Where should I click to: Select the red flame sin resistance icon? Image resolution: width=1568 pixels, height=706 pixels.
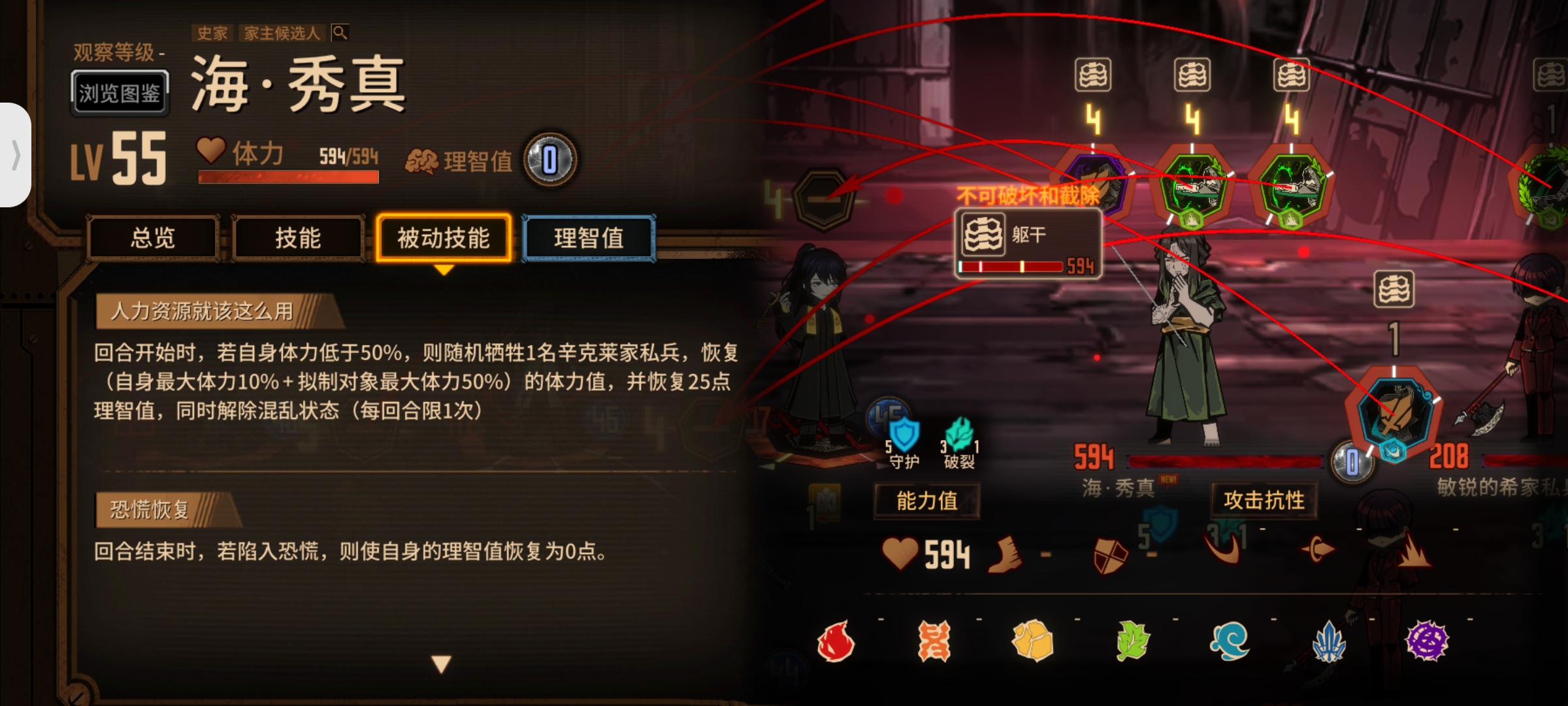point(836,641)
